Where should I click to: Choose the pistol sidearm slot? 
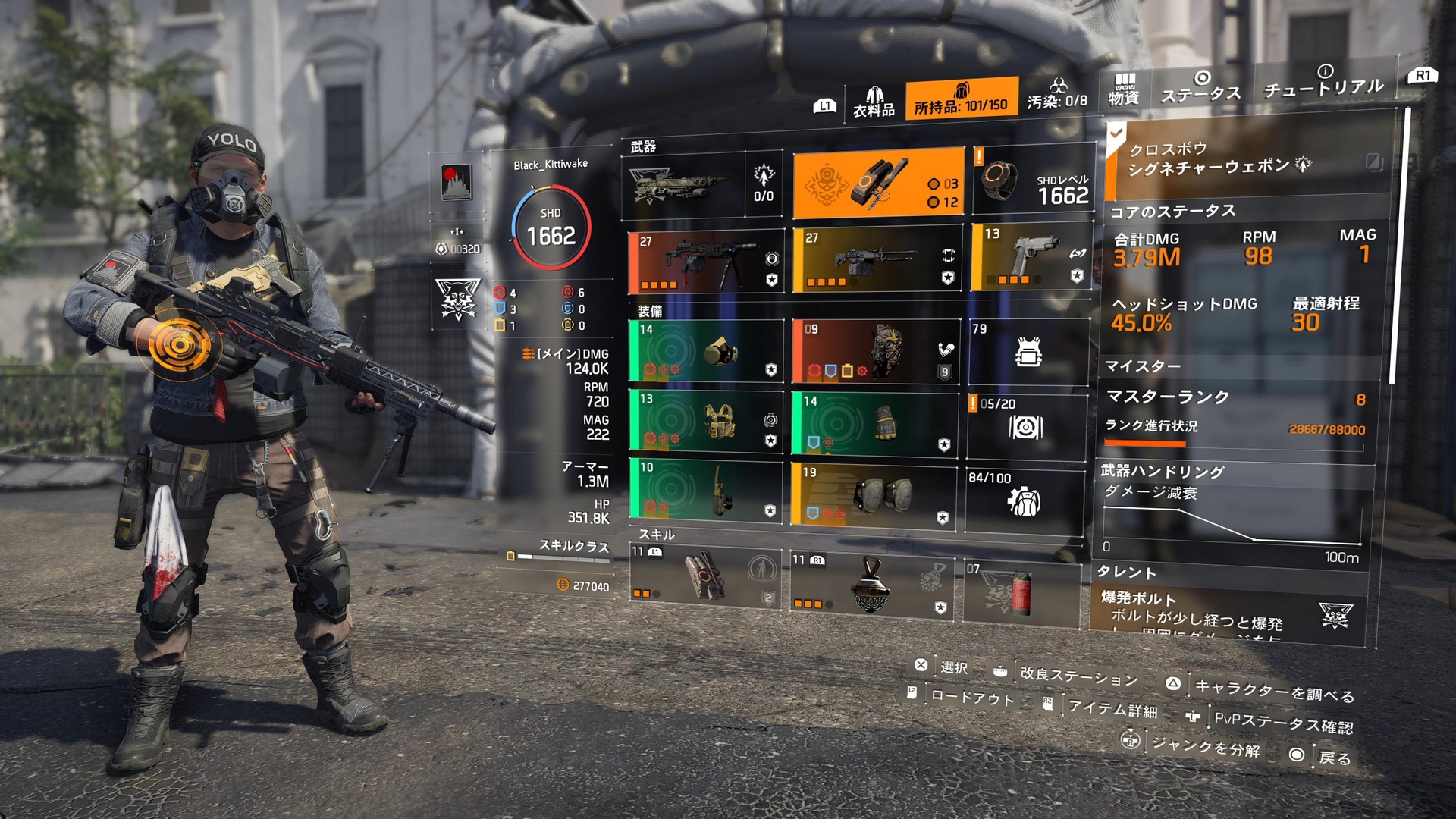(1031, 257)
